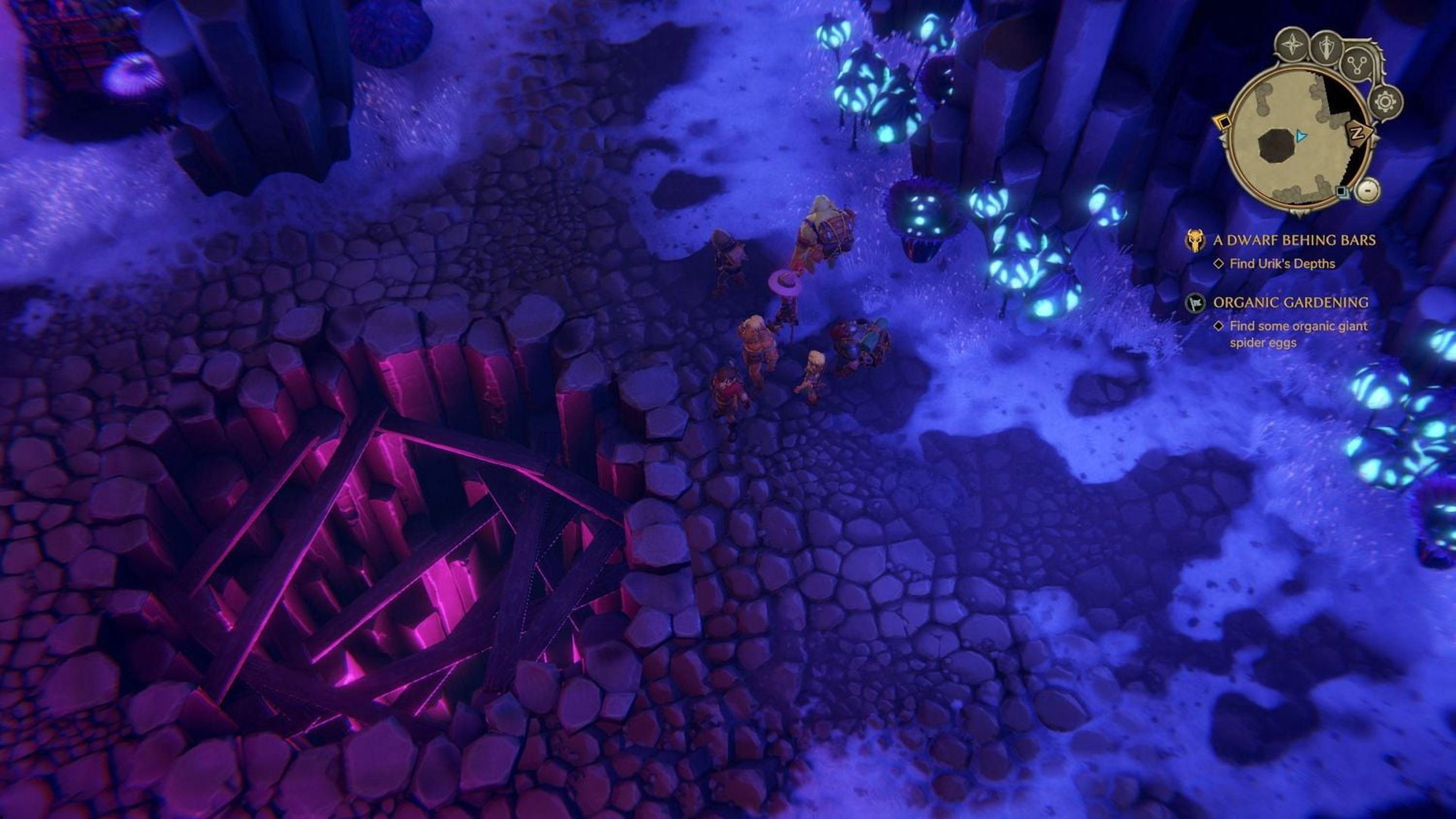The height and width of the screenshot is (819, 1456).
Task: Click the gold diamond waypoint marker on minimap edge
Action: pyautogui.click(x=1224, y=123)
